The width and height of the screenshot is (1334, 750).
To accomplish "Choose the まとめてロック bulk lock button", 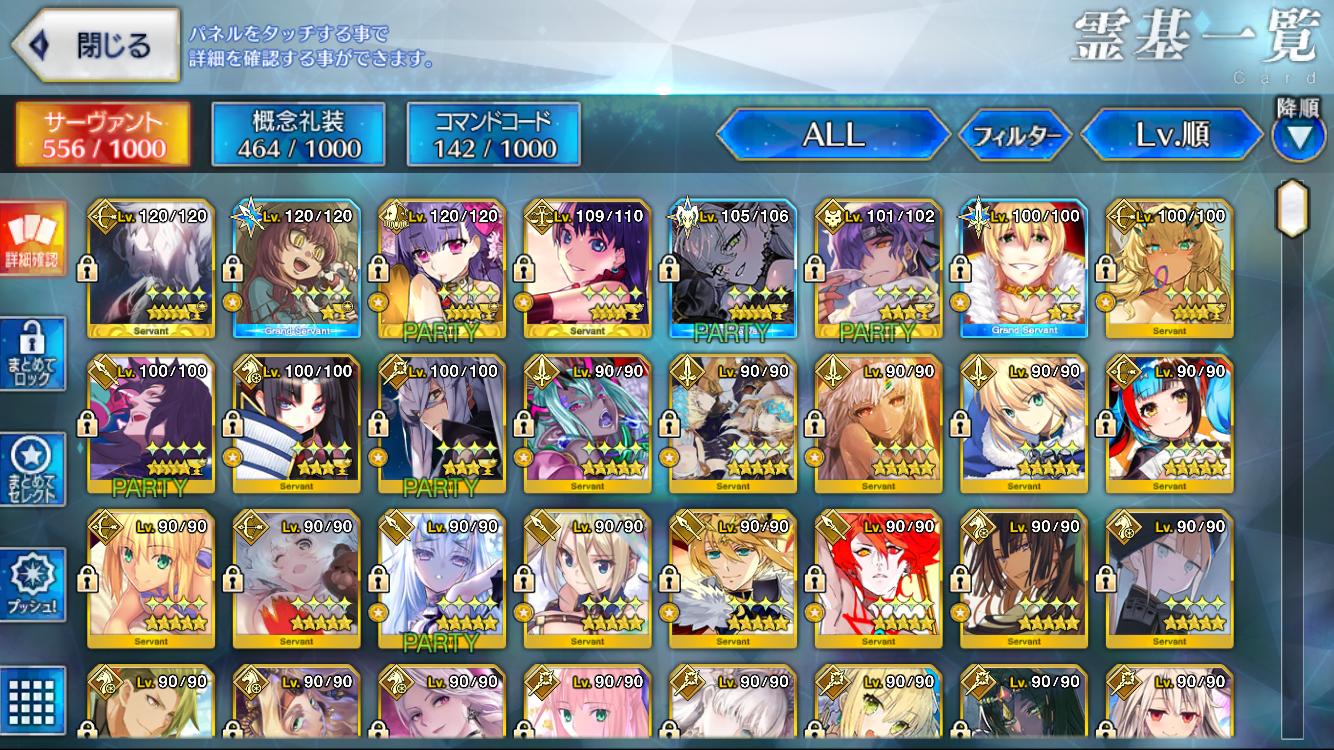I will point(33,354).
